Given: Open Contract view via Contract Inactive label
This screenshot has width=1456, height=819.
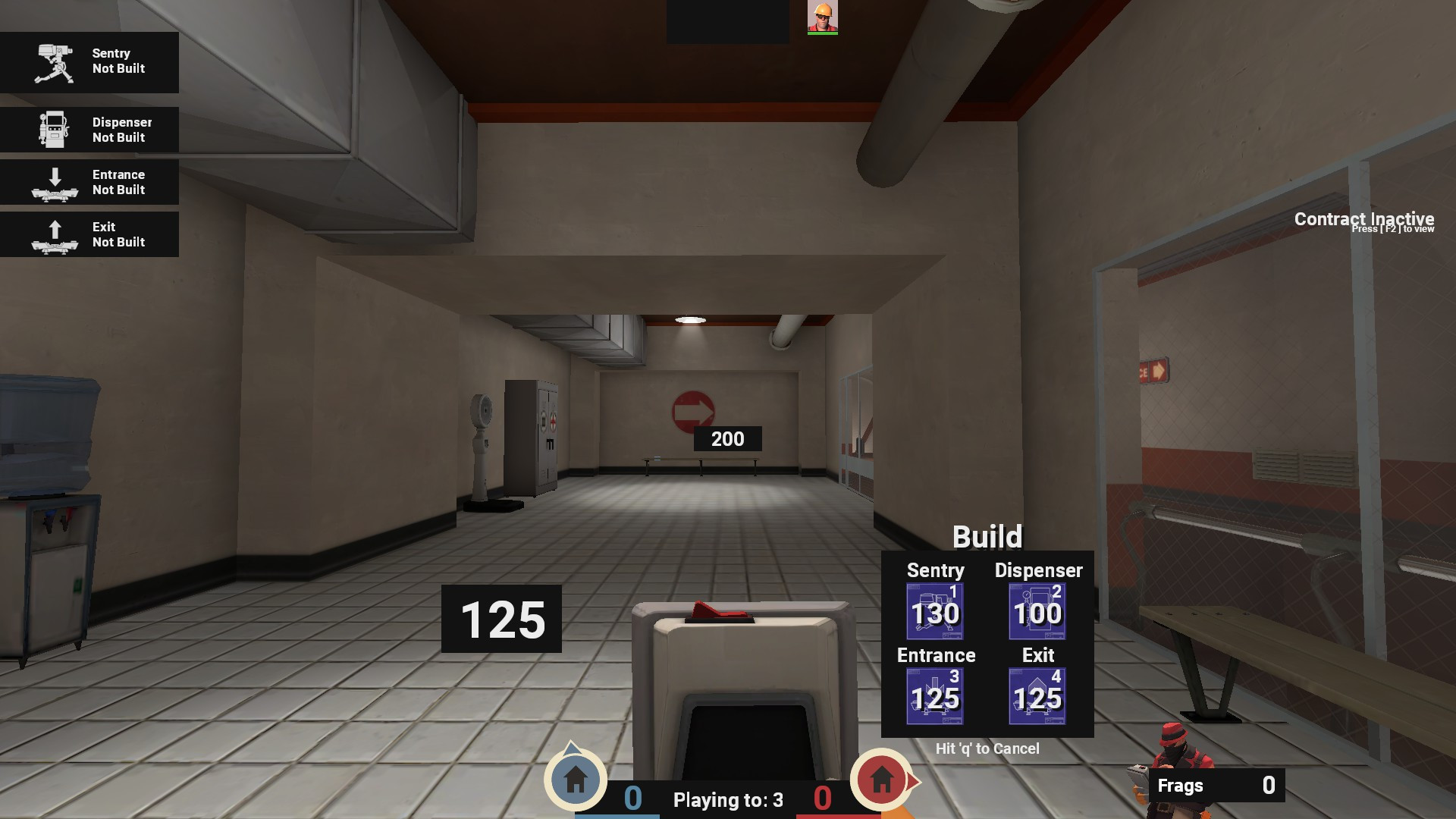Looking at the screenshot, I should 1364,219.
